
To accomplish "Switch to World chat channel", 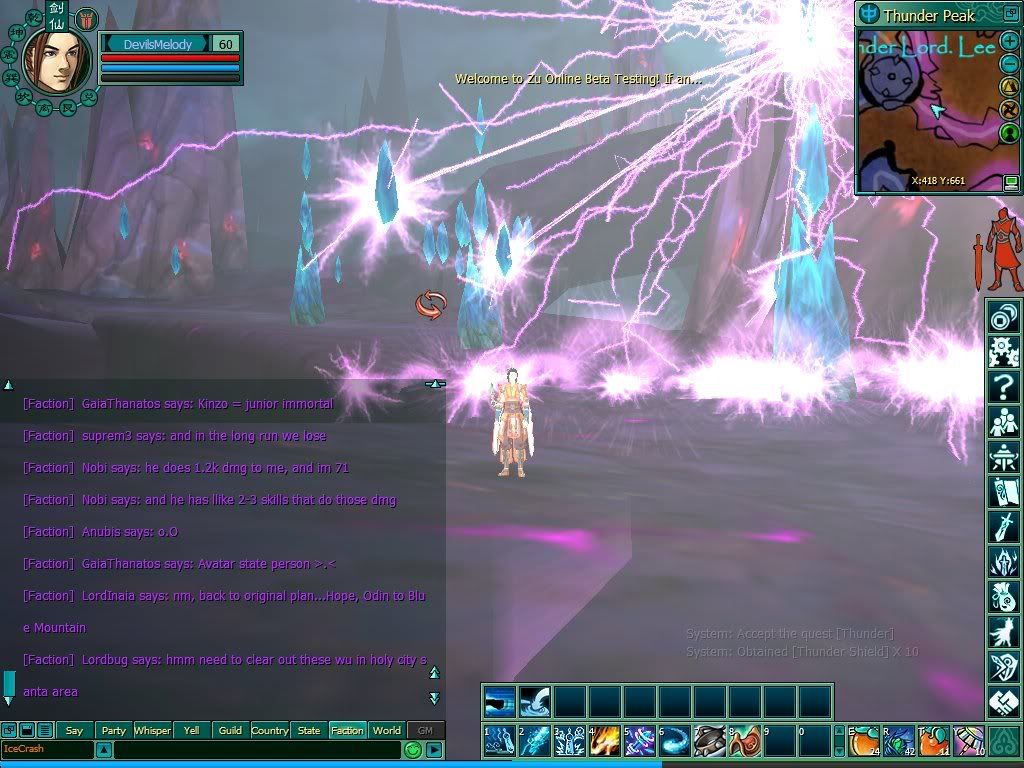I will tap(387, 730).
